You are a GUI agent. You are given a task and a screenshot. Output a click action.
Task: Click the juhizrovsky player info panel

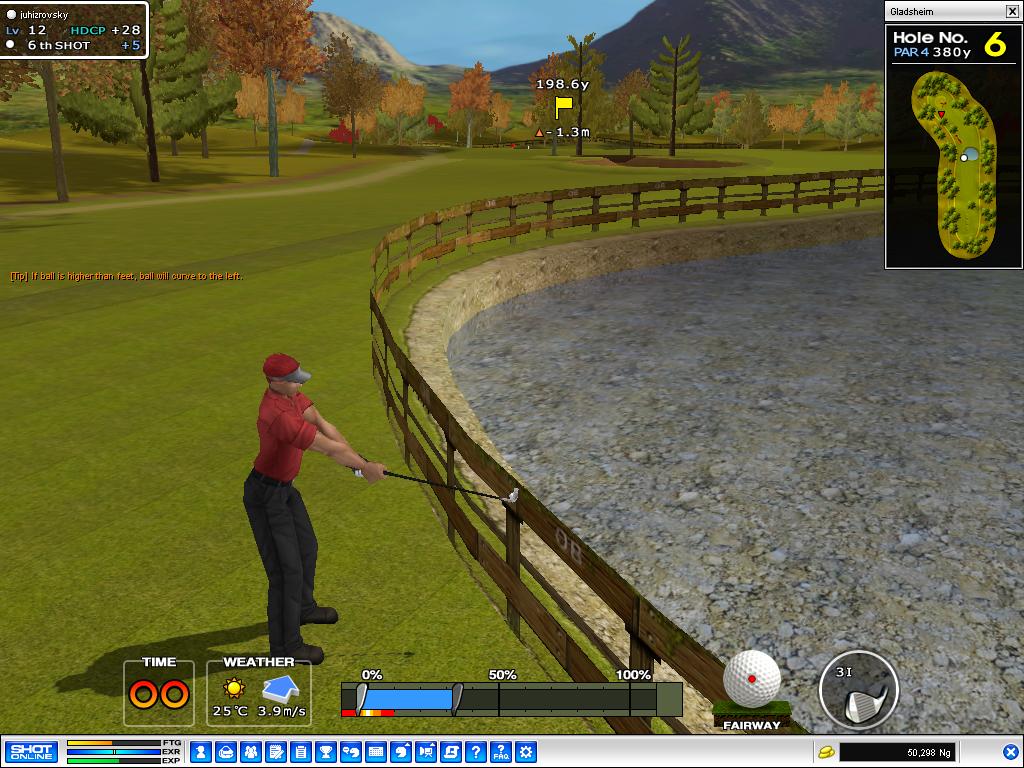(74, 30)
